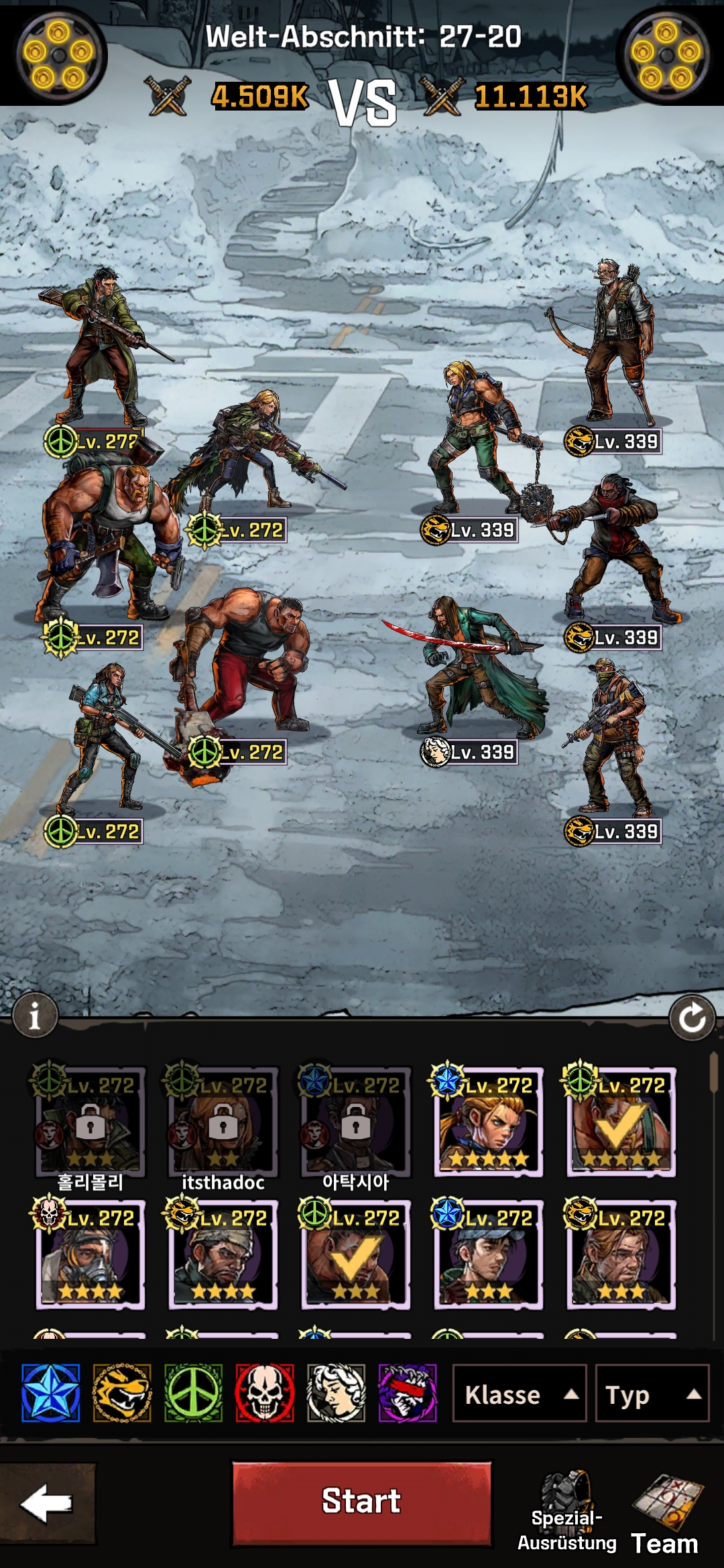Choose the locked itsthadoc hero card
Screen dimensions: 724x1568
point(223,1122)
